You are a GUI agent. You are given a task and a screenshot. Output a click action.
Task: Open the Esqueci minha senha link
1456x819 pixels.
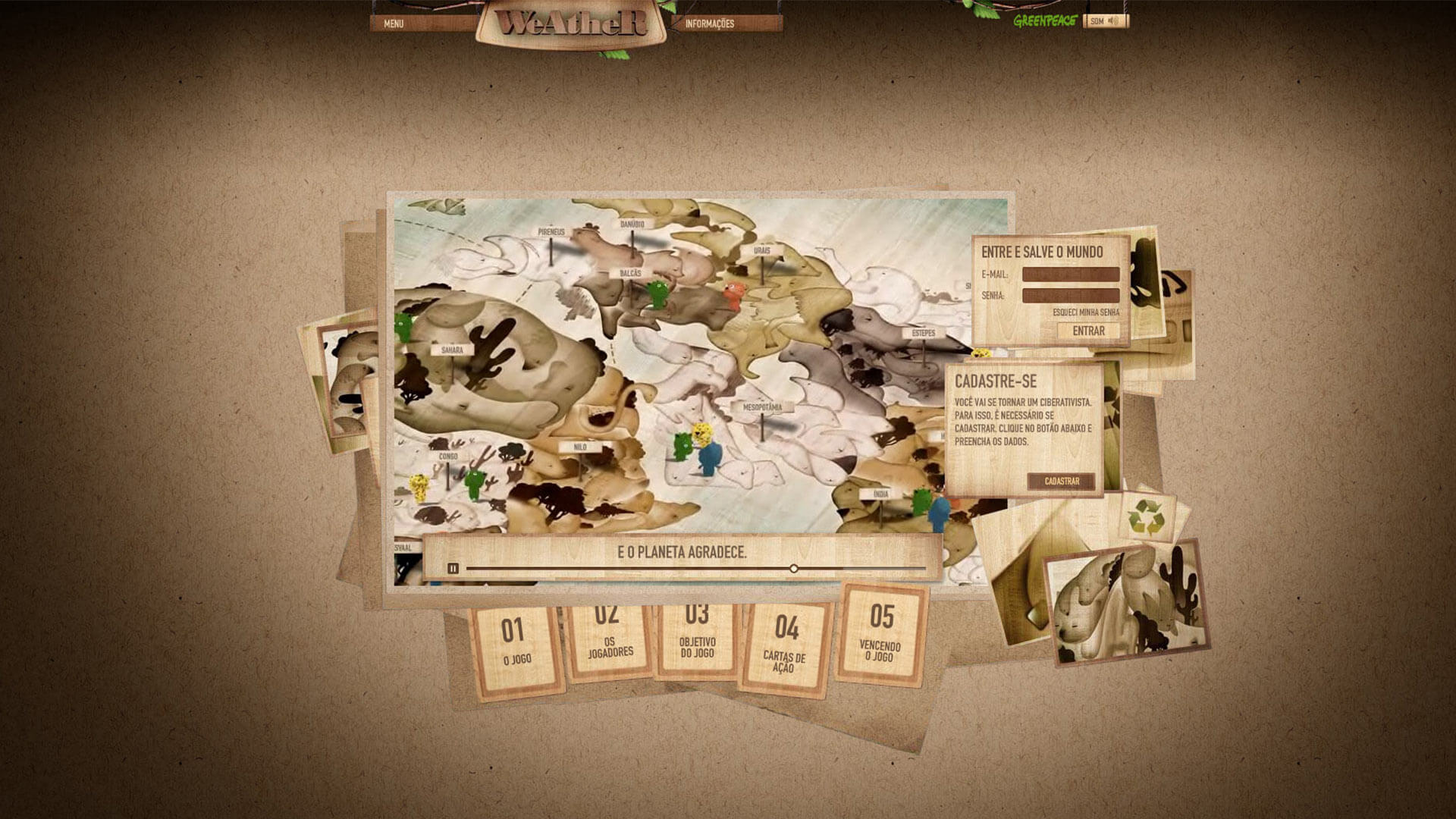click(x=1085, y=312)
